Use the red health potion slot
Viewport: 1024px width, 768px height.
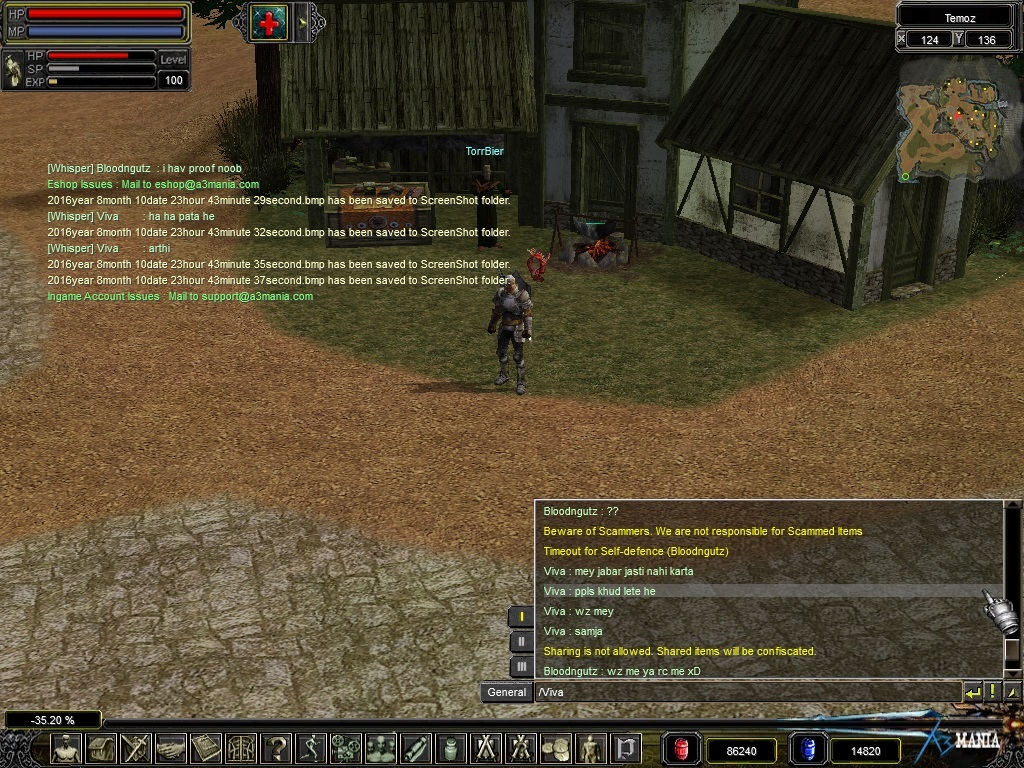pyautogui.click(x=682, y=749)
